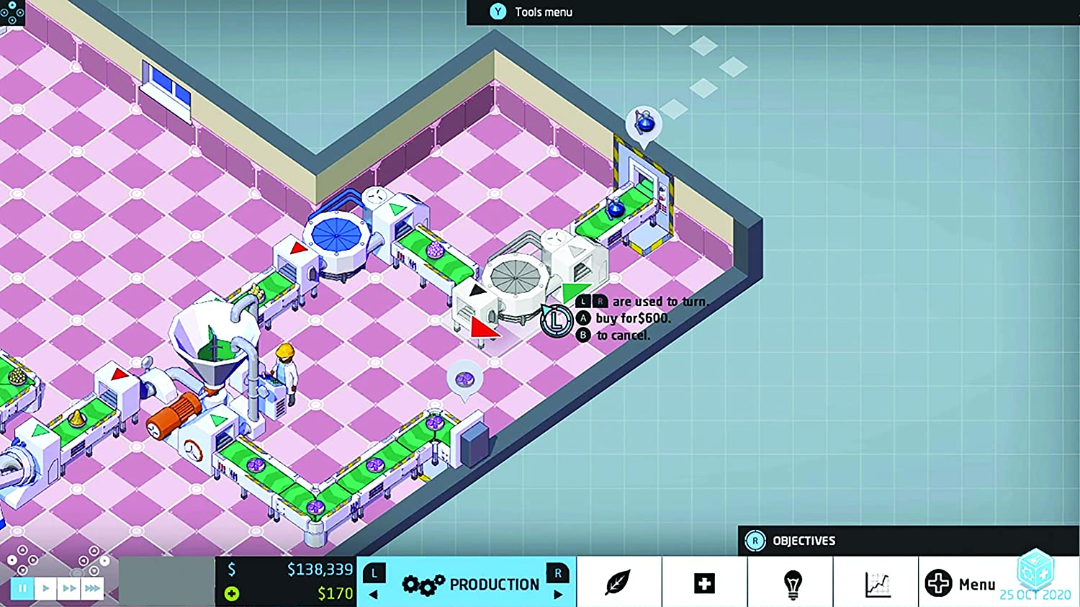This screenshot has width=1080, height=607.
Task: Open the medical cross tab
Action: [x=704, y=583]
